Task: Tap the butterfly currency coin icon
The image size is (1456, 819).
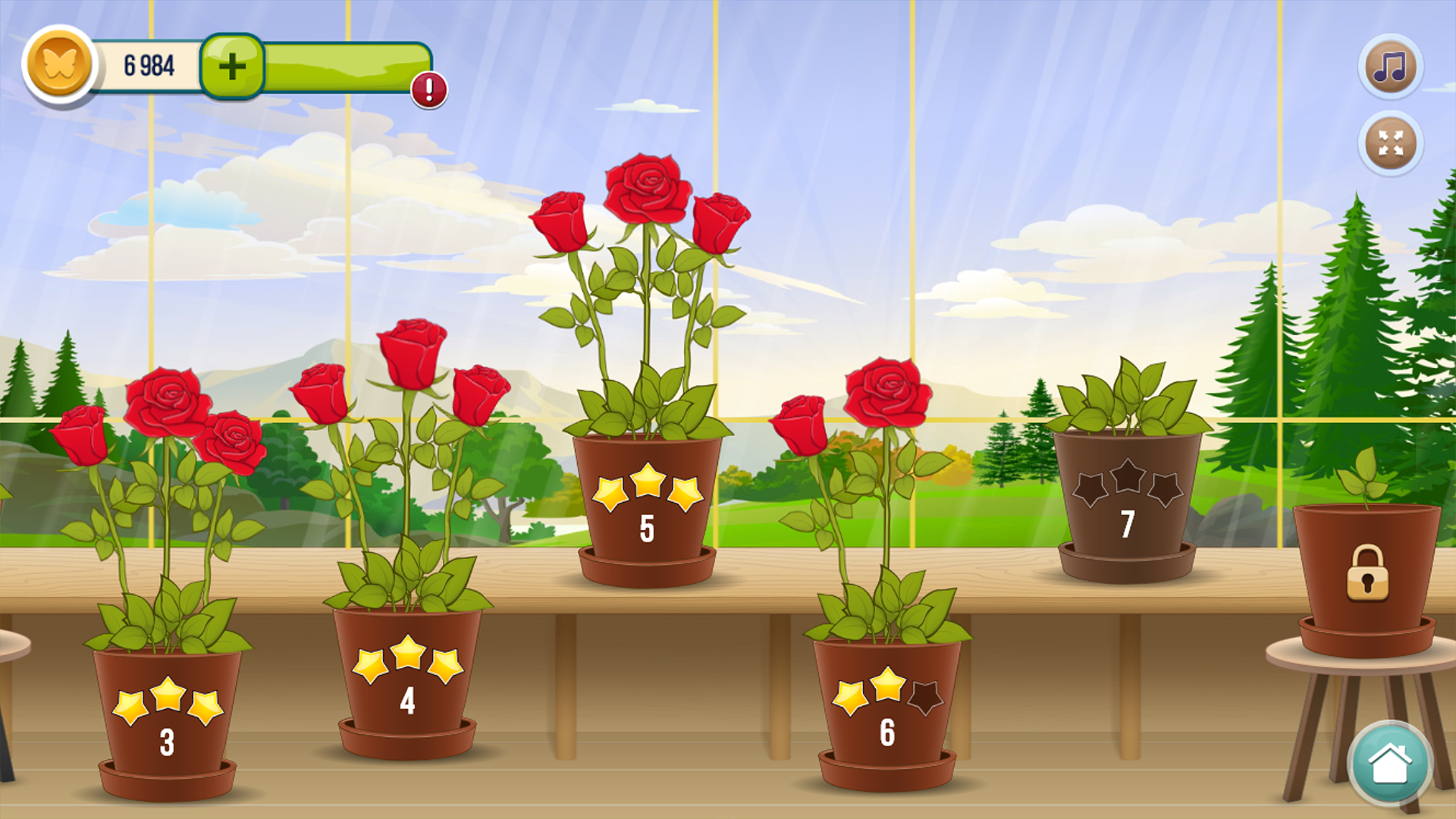Action: click(63, 64)
